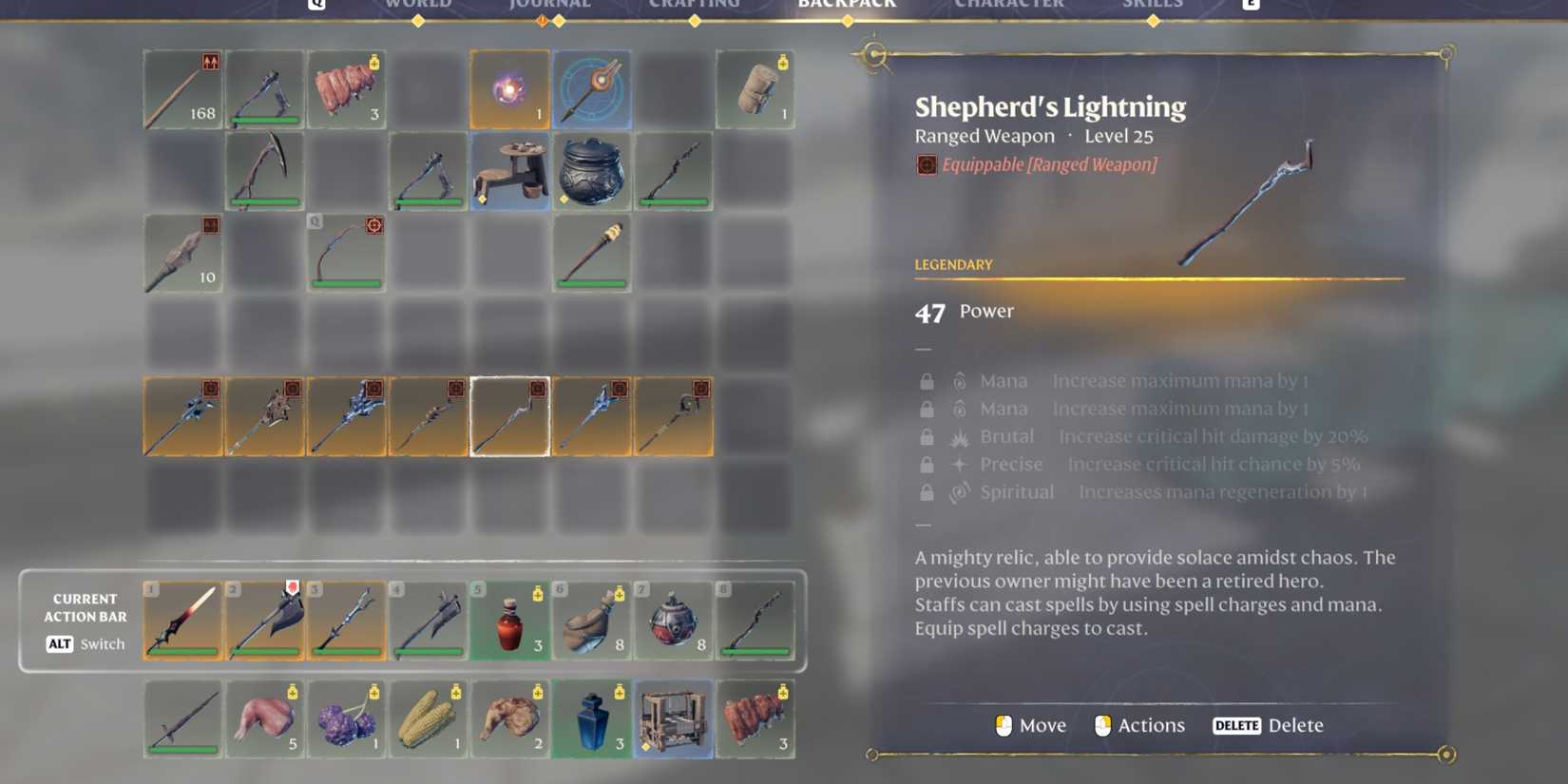Open the Character tab
Screen dimensions: 1568x784
pyautogui.click(x=1009, y=4)
